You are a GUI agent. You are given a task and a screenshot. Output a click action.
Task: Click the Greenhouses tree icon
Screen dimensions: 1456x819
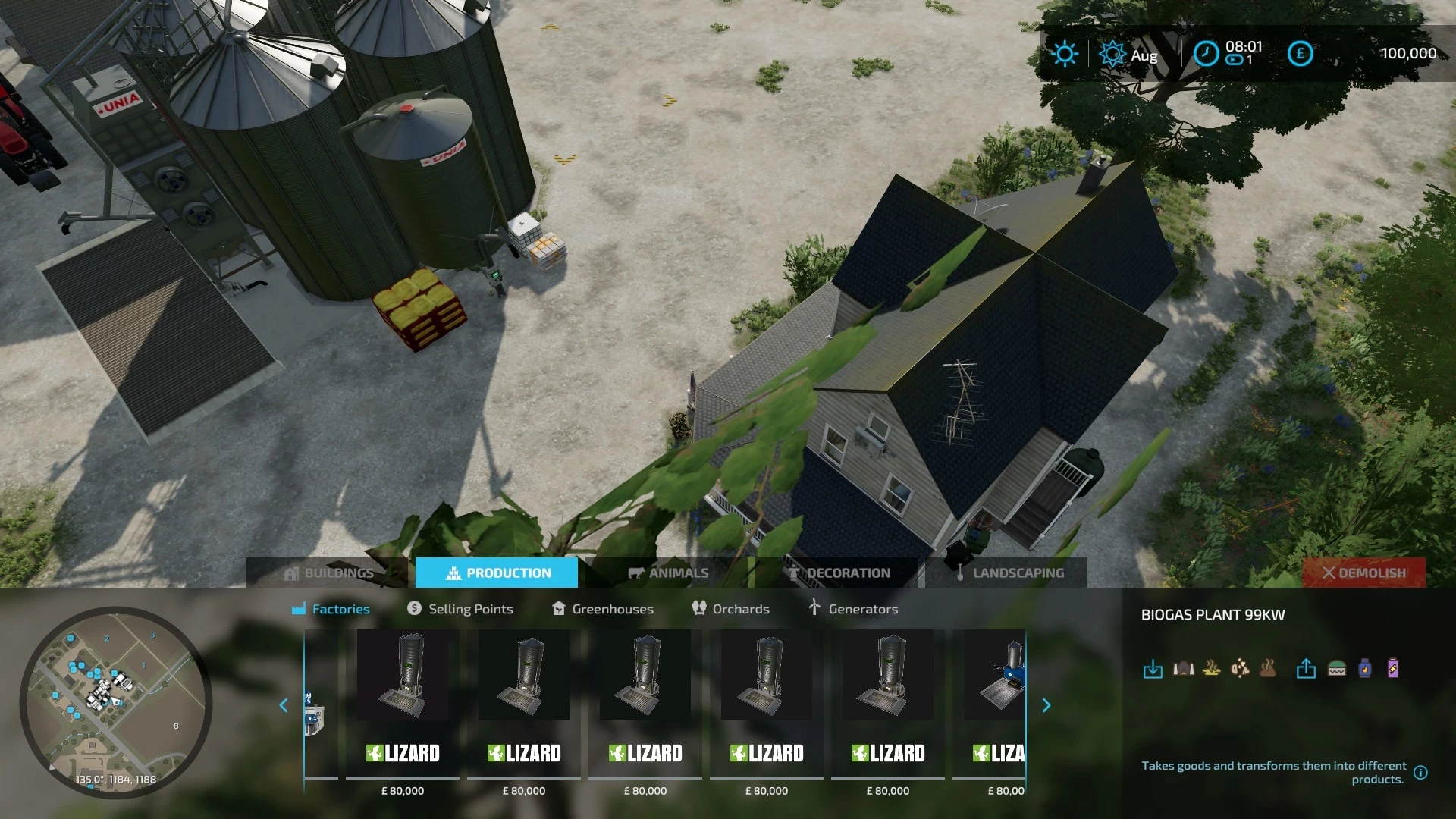point(558,608)
